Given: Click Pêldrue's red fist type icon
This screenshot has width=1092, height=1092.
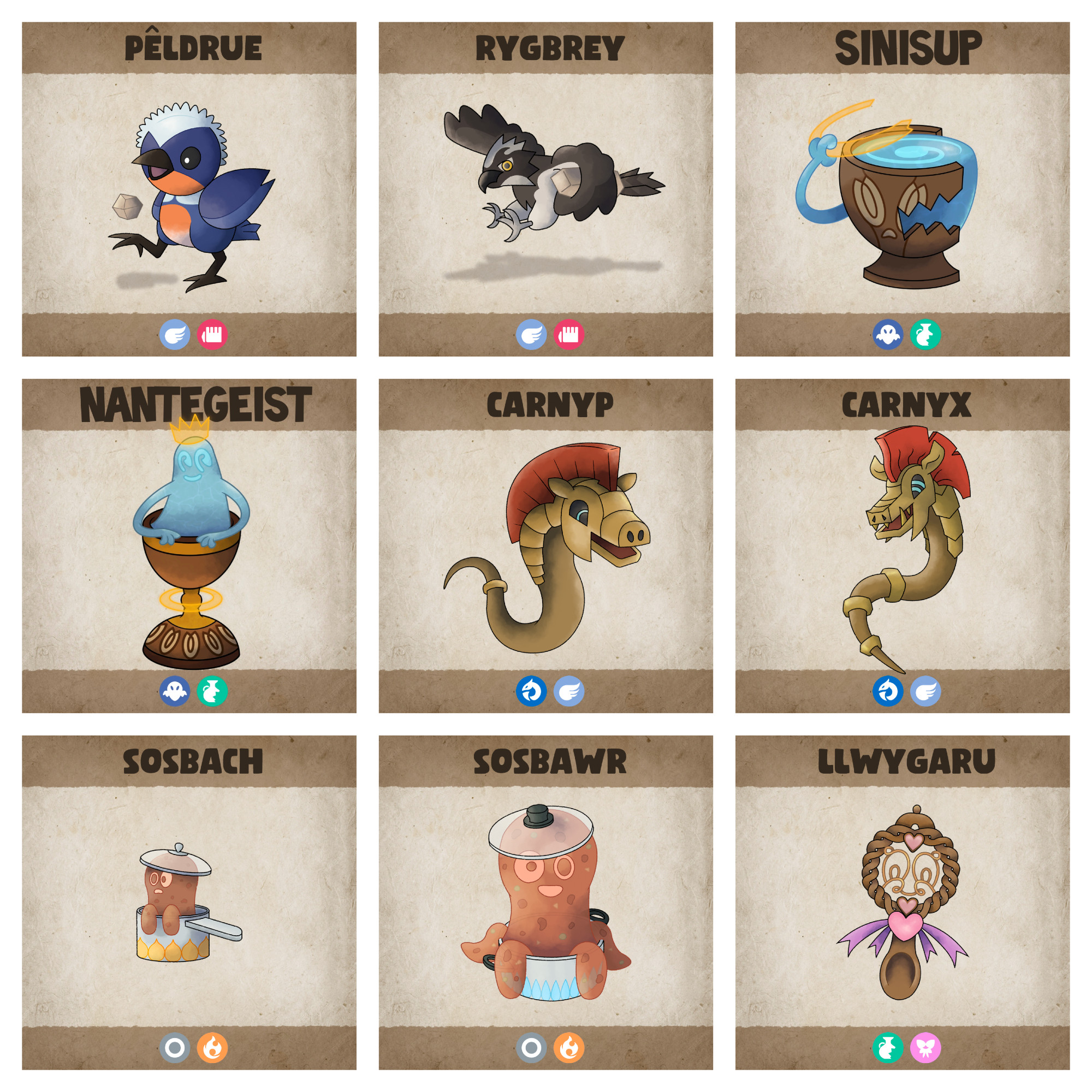Looking at the screenshot, I should 212,335.
